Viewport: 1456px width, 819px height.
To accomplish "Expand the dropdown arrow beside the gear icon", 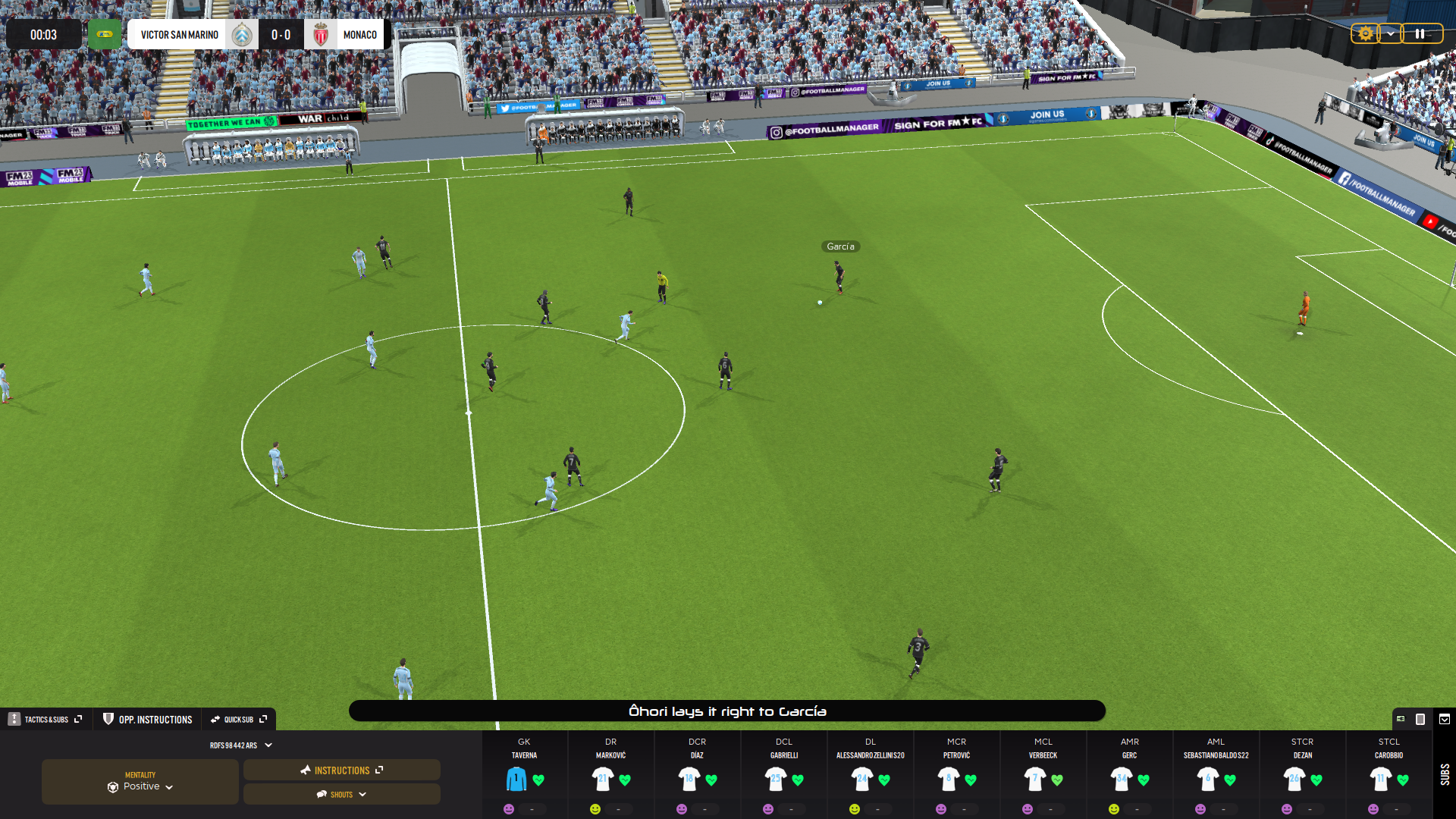I will point(1390,34).
